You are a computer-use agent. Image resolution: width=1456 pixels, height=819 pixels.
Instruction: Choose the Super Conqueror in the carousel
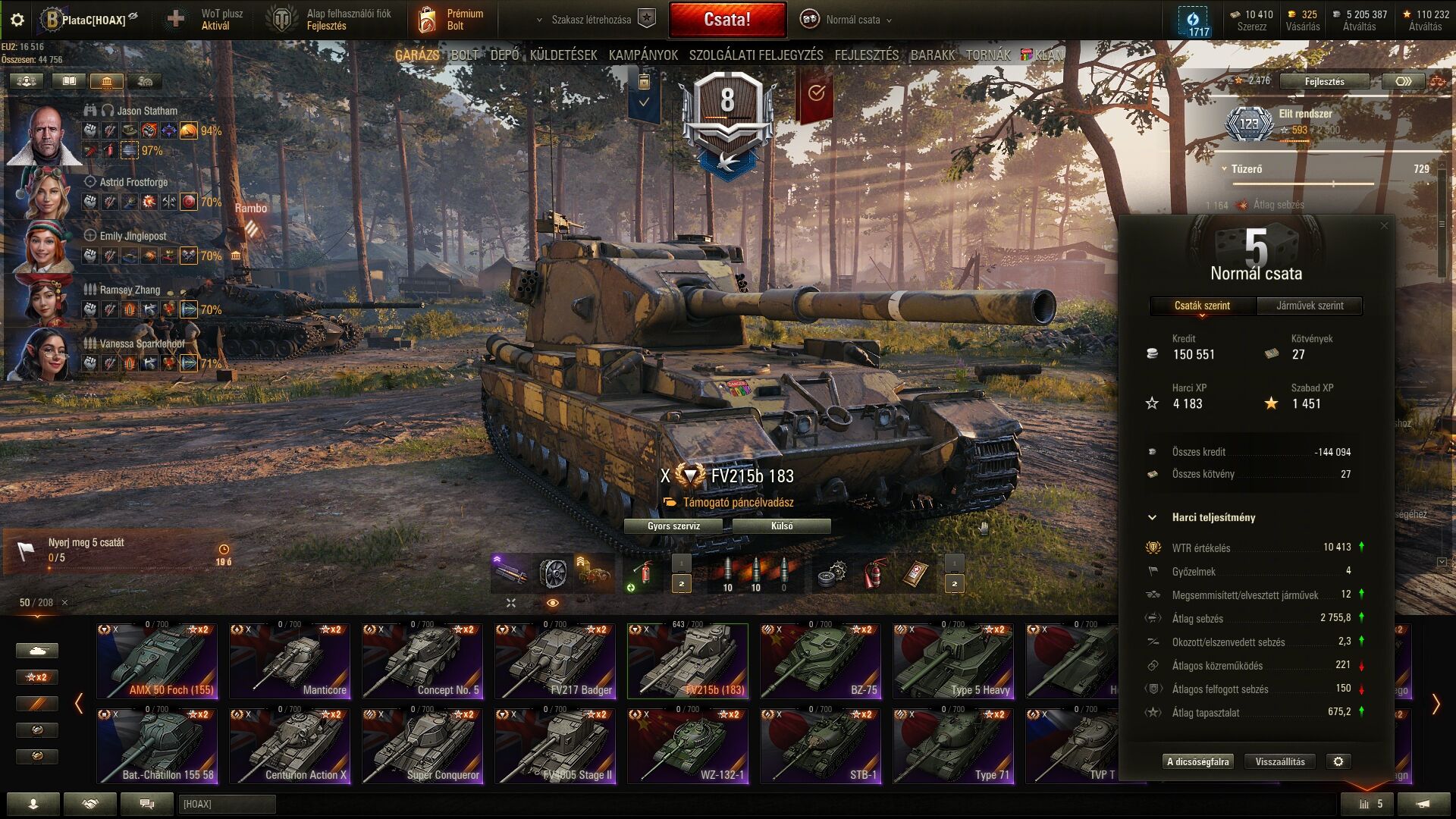422,746
